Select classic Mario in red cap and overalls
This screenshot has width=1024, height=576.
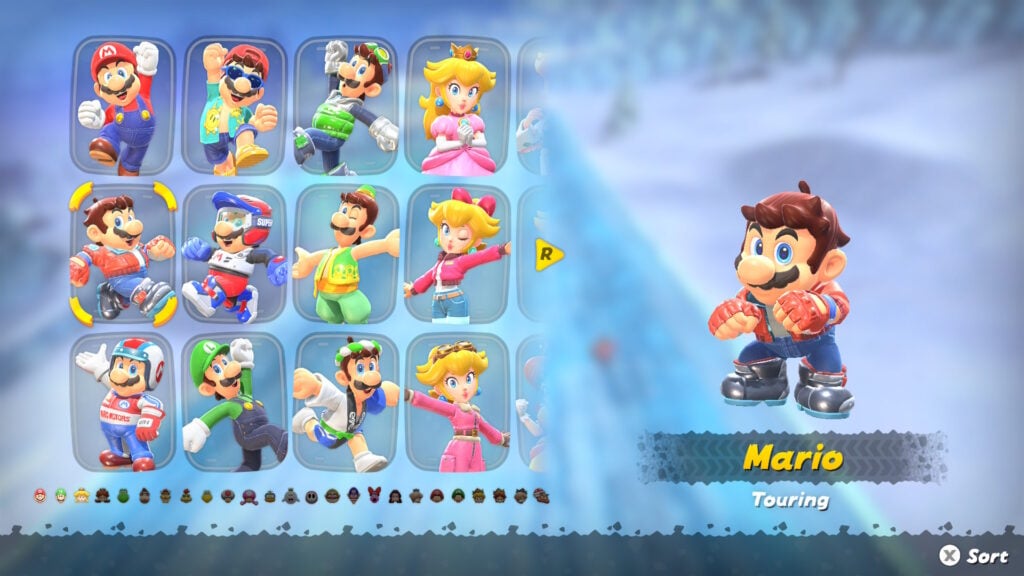(123, 104)
